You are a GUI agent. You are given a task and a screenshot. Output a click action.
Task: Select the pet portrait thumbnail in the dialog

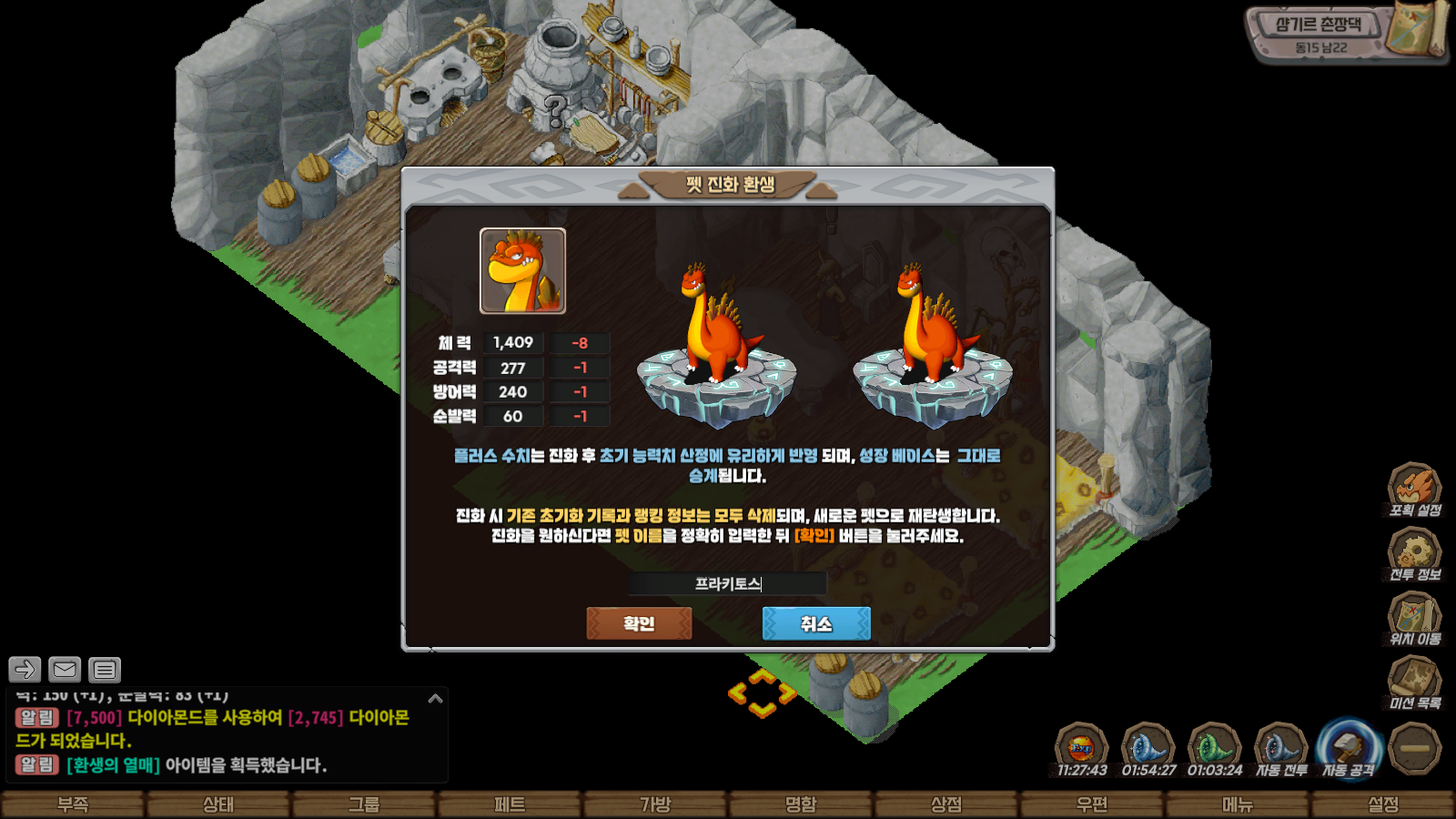(x=522, y=270)
